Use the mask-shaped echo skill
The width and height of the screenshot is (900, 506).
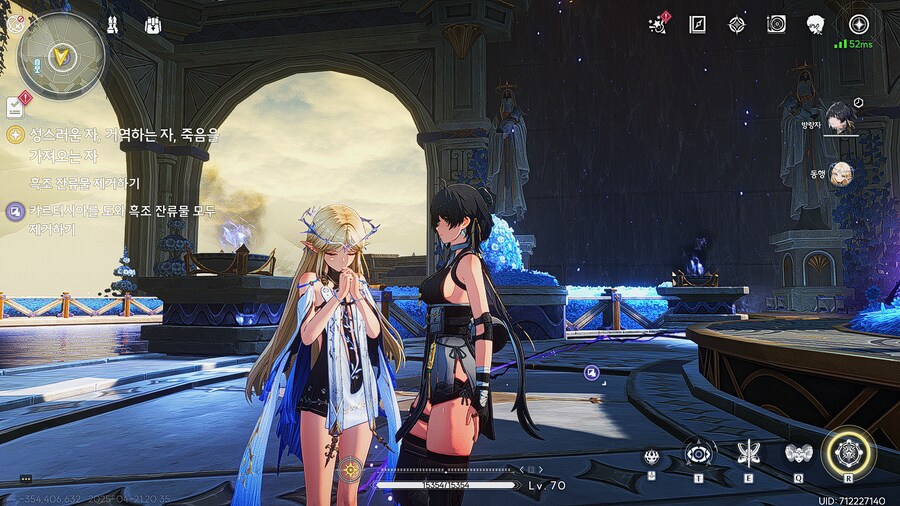point(797,453)
